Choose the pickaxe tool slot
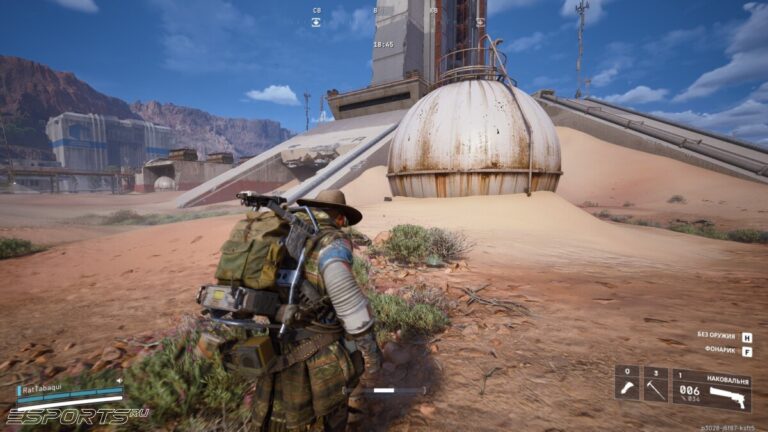This screenshot has height=432, width=768. [656, 388]
